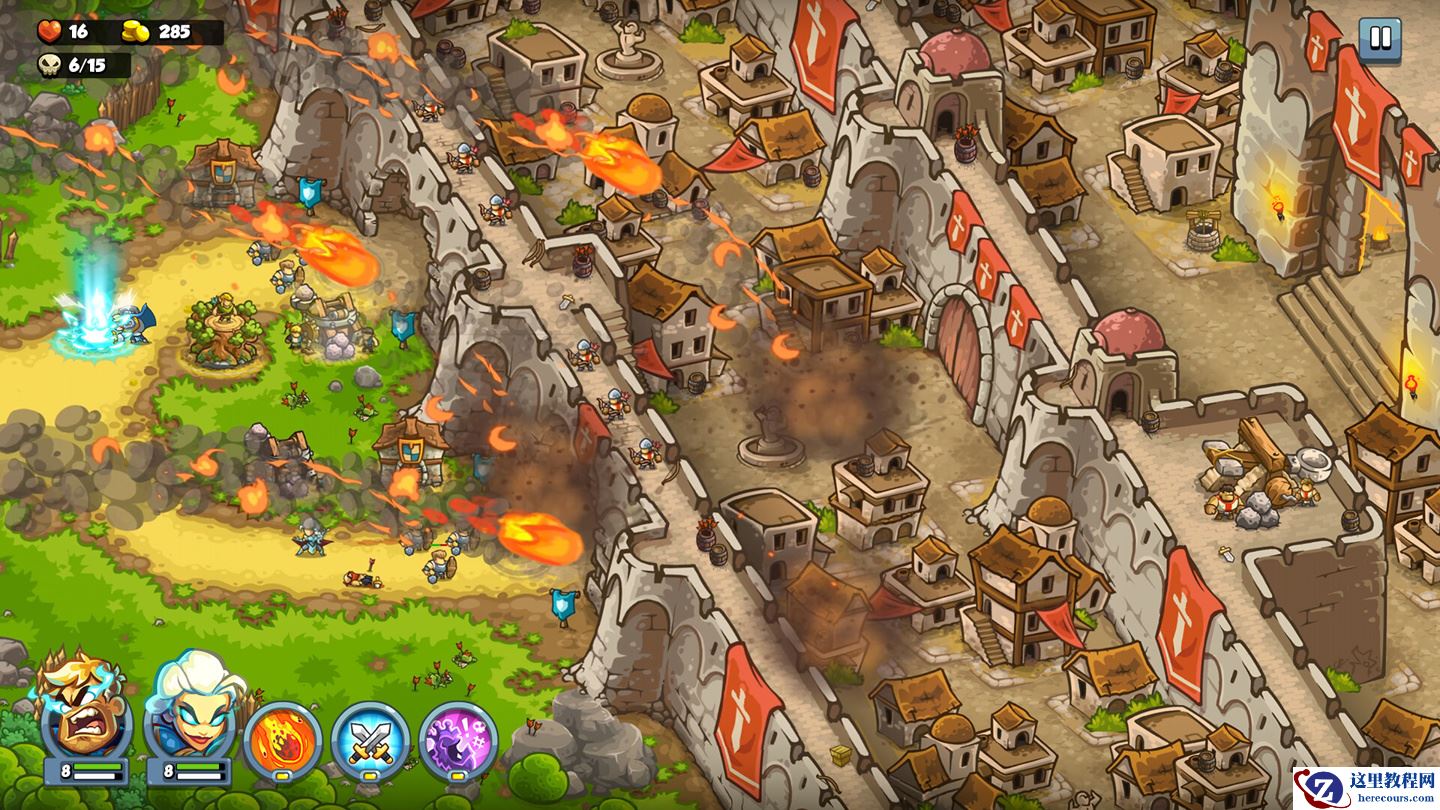Open the herecours.com watermark link
The height and width of the screenshot is (810, 1440).
pyautogui.click(x=1366, y=788)
